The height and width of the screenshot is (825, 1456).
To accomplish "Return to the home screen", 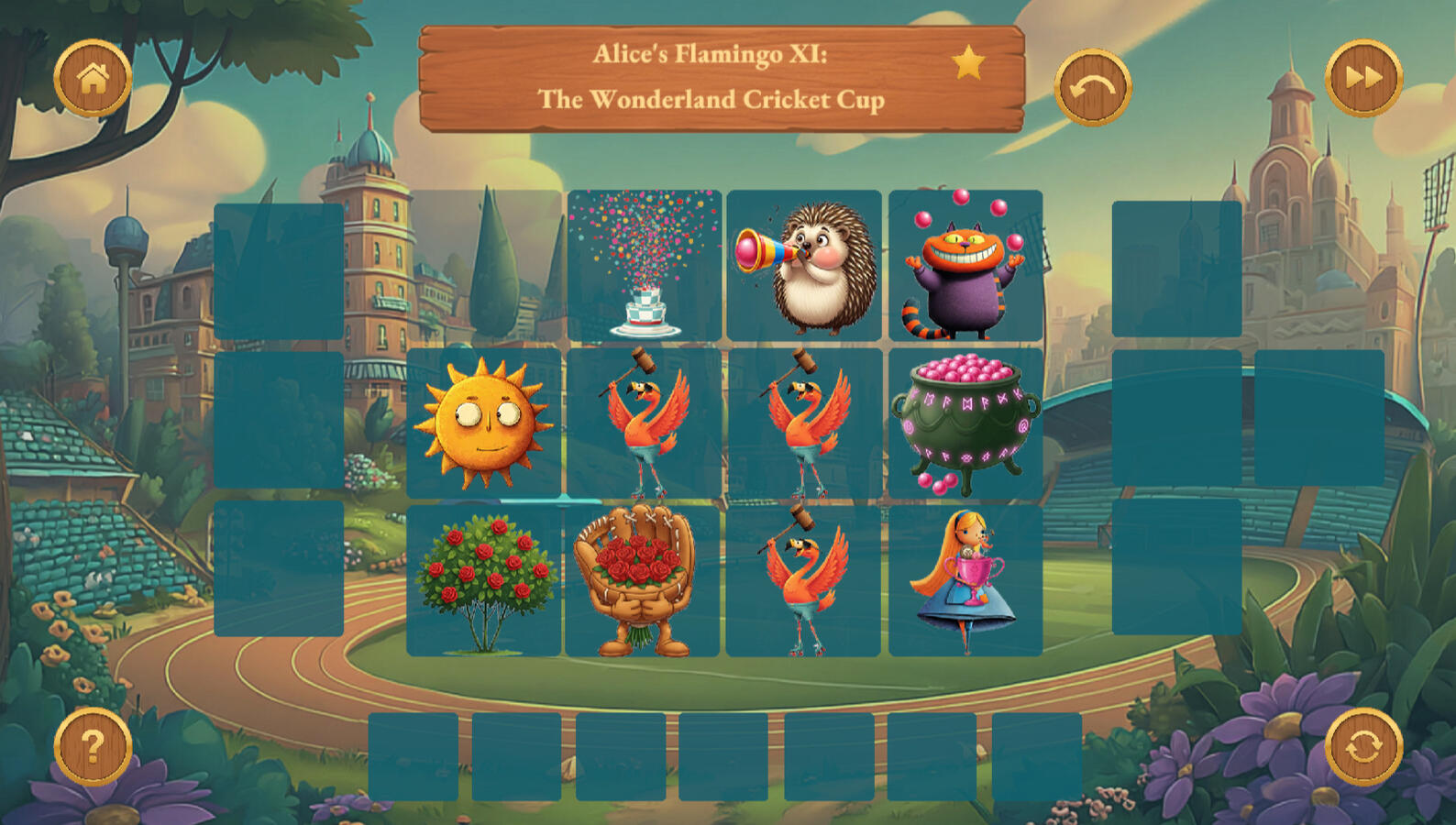I will (93, 79).
